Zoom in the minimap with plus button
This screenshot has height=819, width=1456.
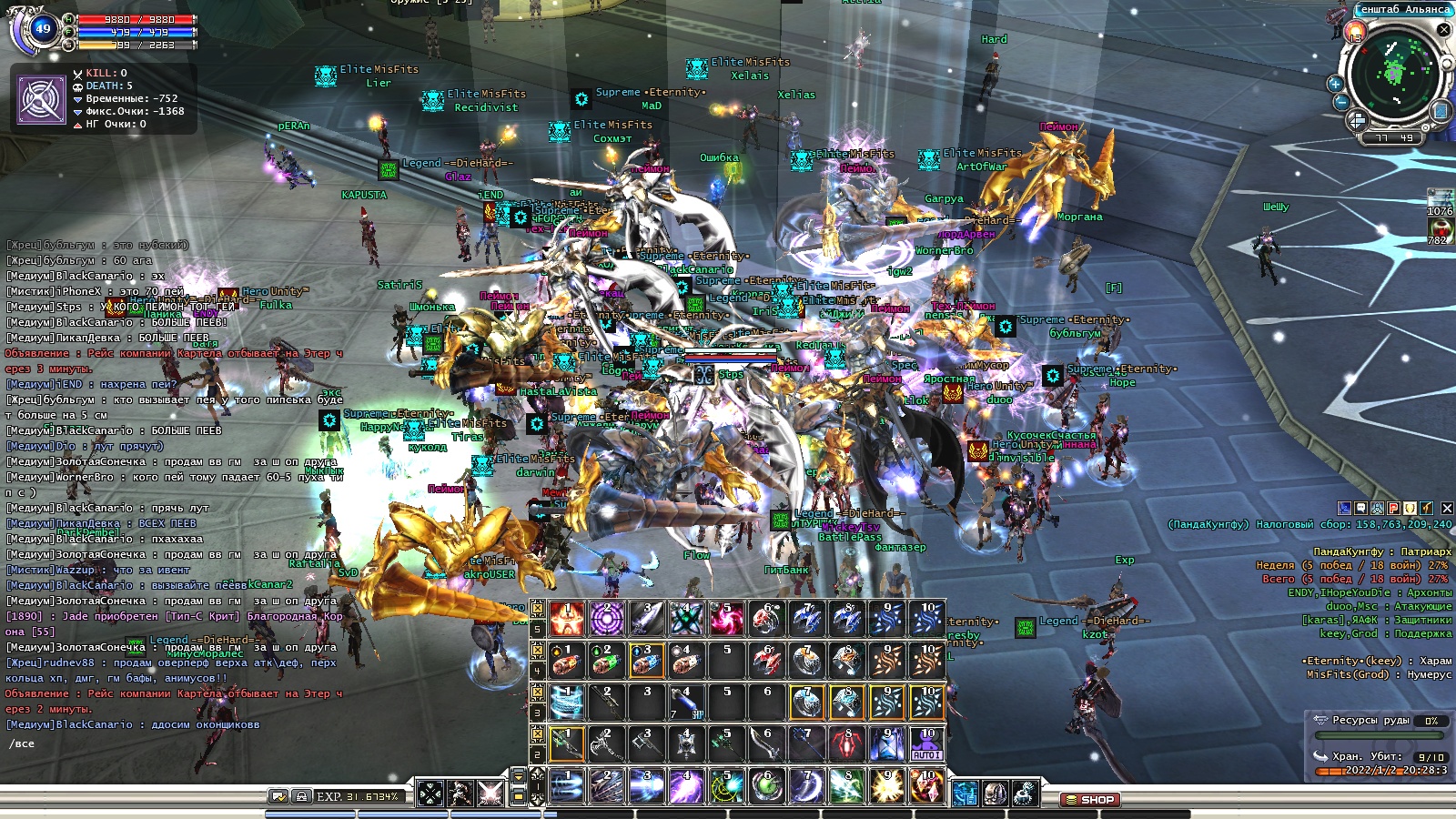[1336, 84]
